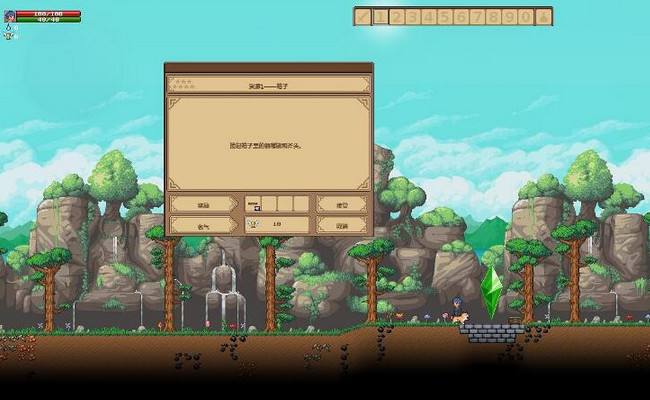Viewport: 650px width, 400px height.
Task: Select hotbar slot number 8
Action: [x=494, y=16]
